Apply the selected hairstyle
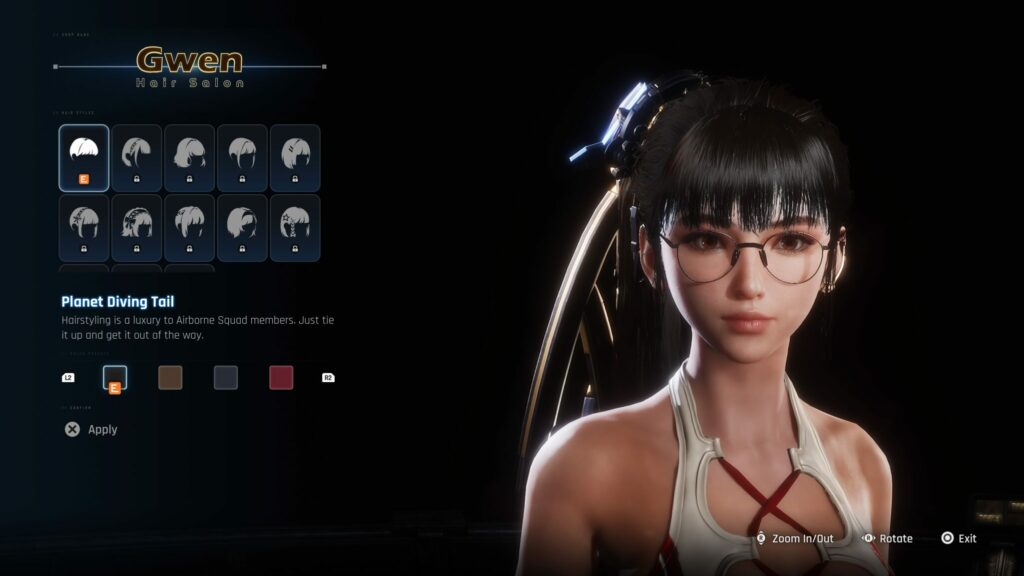This screenshot has width=1024, height=576. pyautogui.click(x=91, y=429)
